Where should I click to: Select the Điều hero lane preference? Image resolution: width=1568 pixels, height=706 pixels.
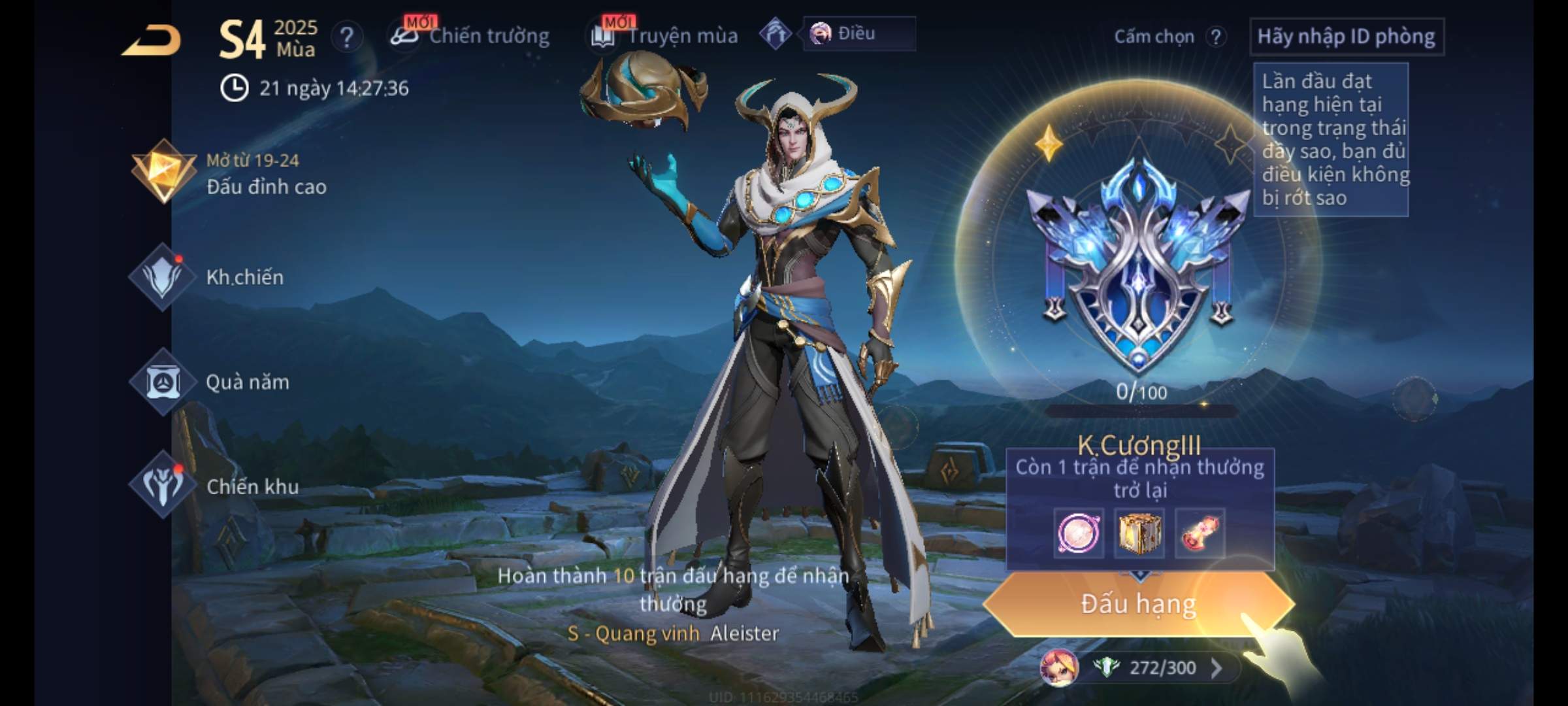click(x=857, y=33)
